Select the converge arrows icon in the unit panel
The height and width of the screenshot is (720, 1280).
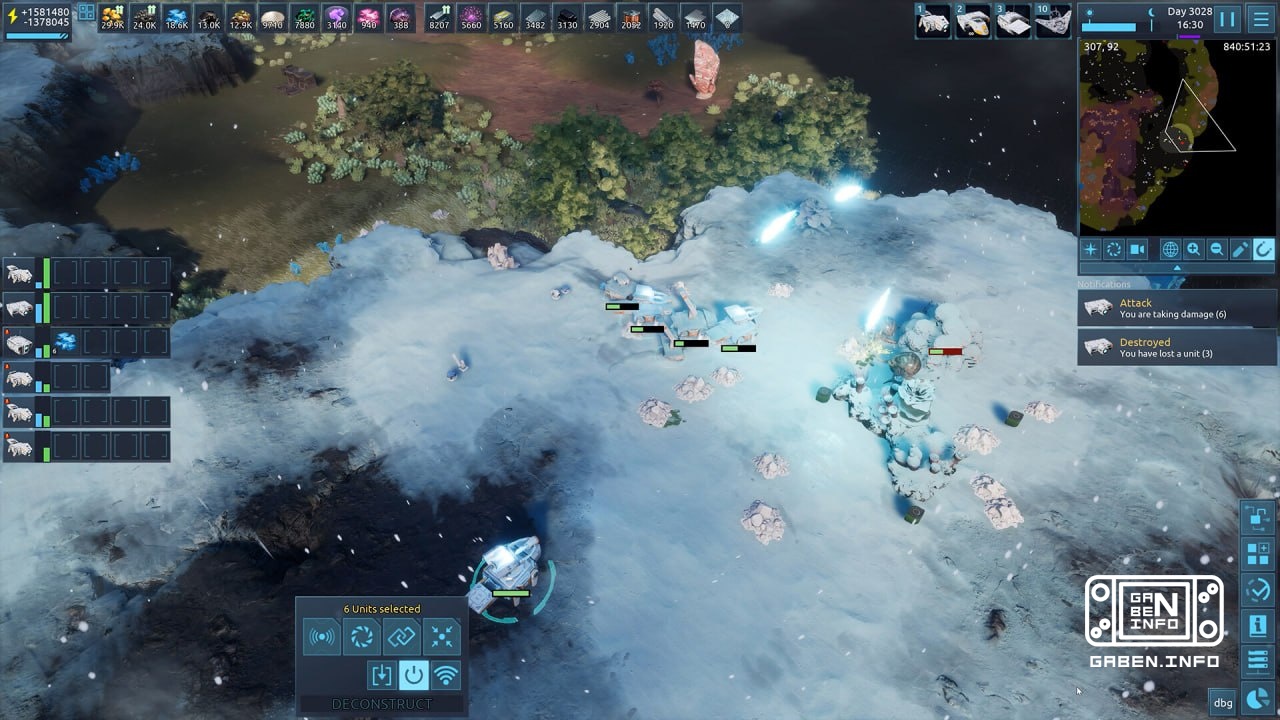442,637
